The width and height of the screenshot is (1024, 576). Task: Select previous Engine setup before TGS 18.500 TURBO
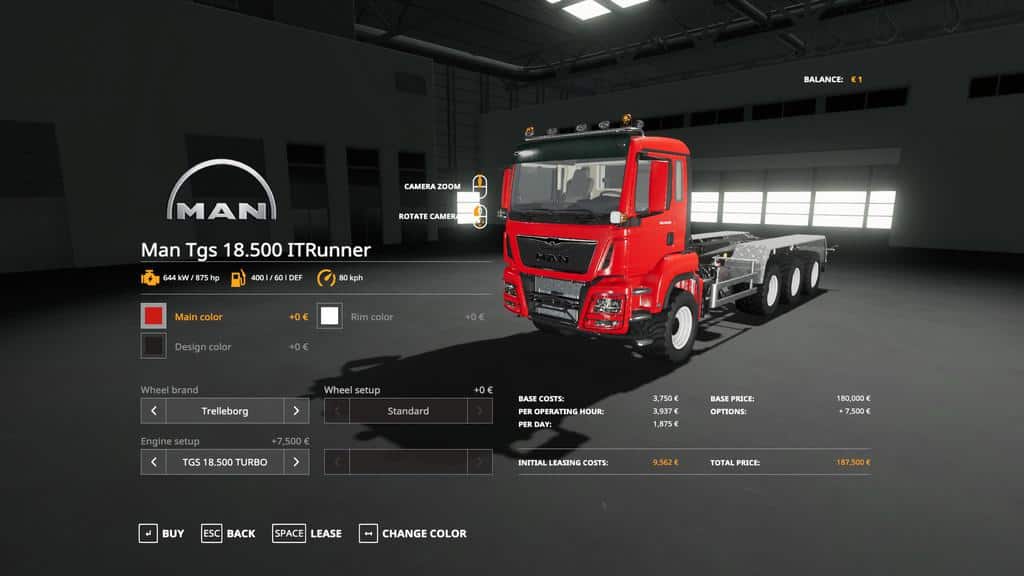pos(153,462)
